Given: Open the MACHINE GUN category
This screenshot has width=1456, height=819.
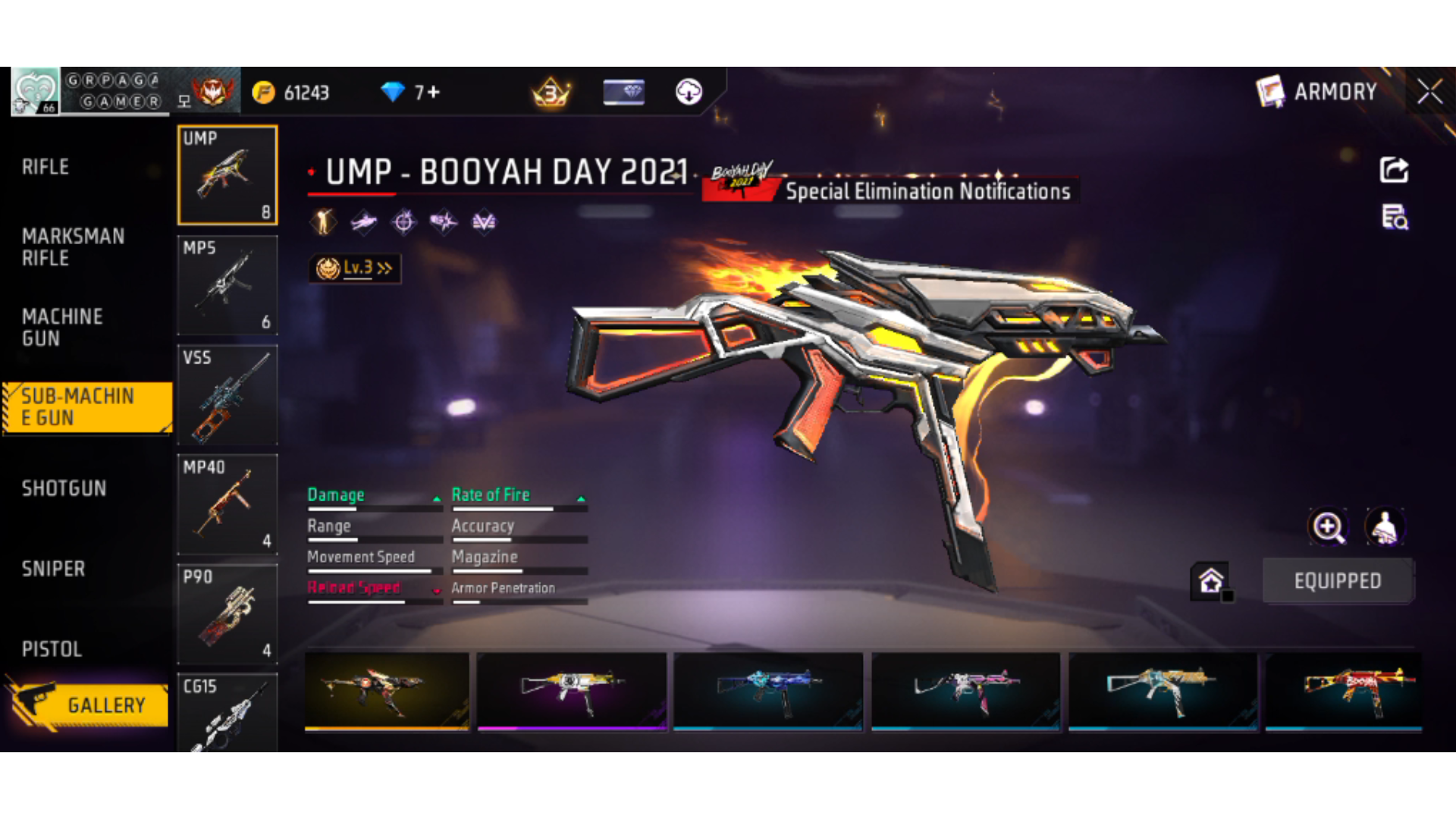Looking at the screenshot, I should (63, 328).
